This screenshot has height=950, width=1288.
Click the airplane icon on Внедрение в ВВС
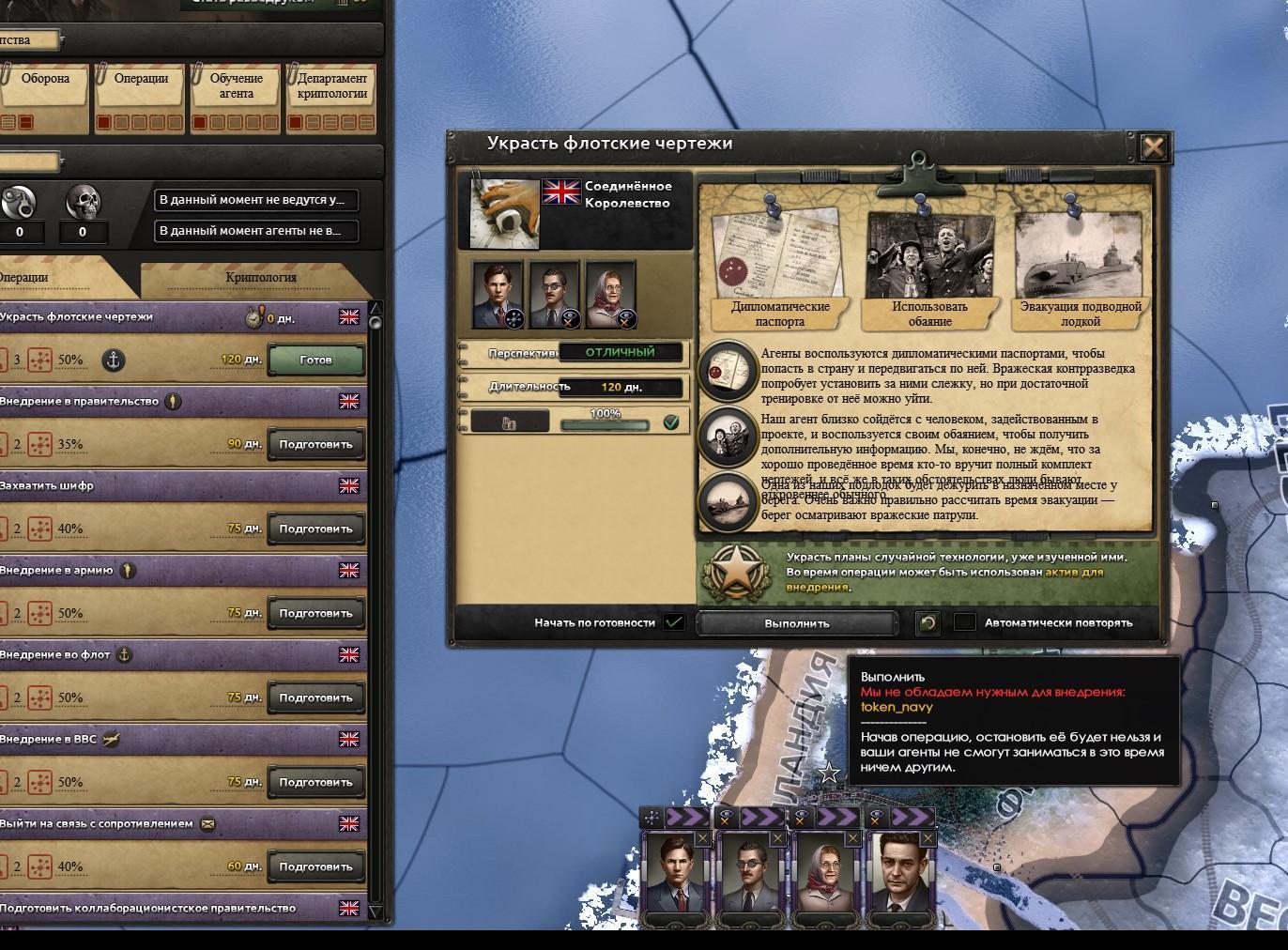point(113,740)
